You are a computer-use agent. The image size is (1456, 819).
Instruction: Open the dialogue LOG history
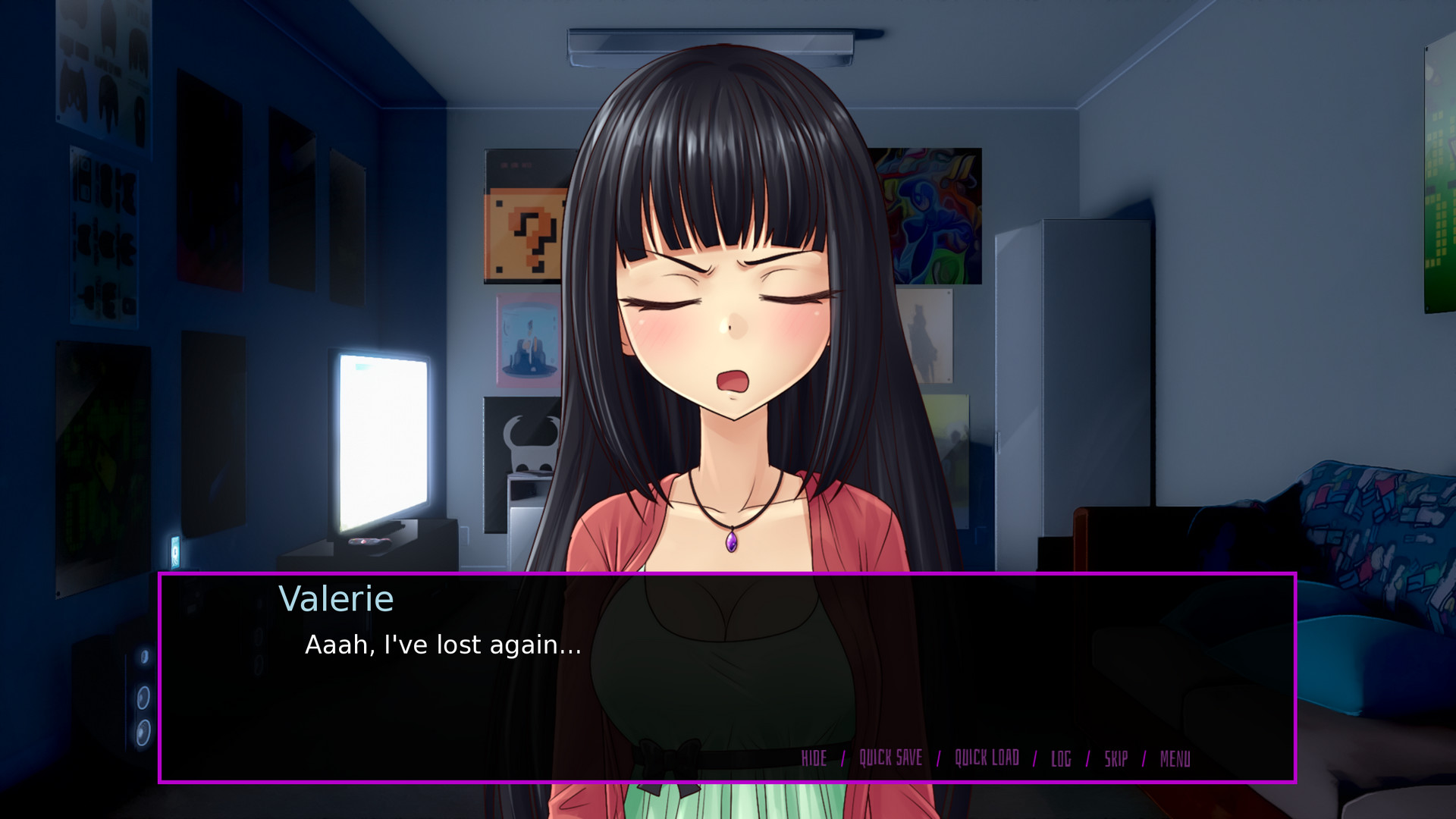click(1060, 758)
